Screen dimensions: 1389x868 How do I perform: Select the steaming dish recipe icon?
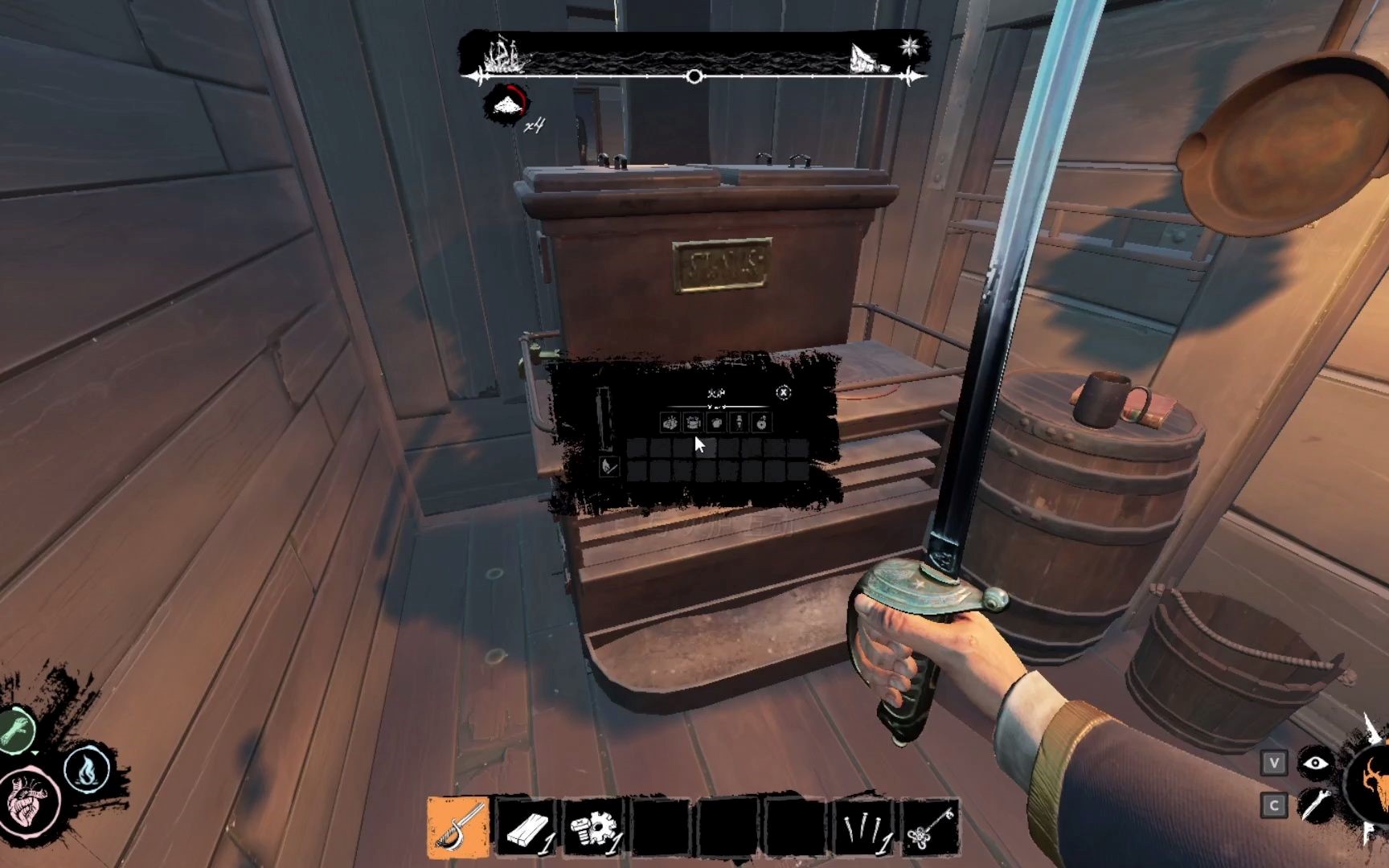click(x=670, y=423)
